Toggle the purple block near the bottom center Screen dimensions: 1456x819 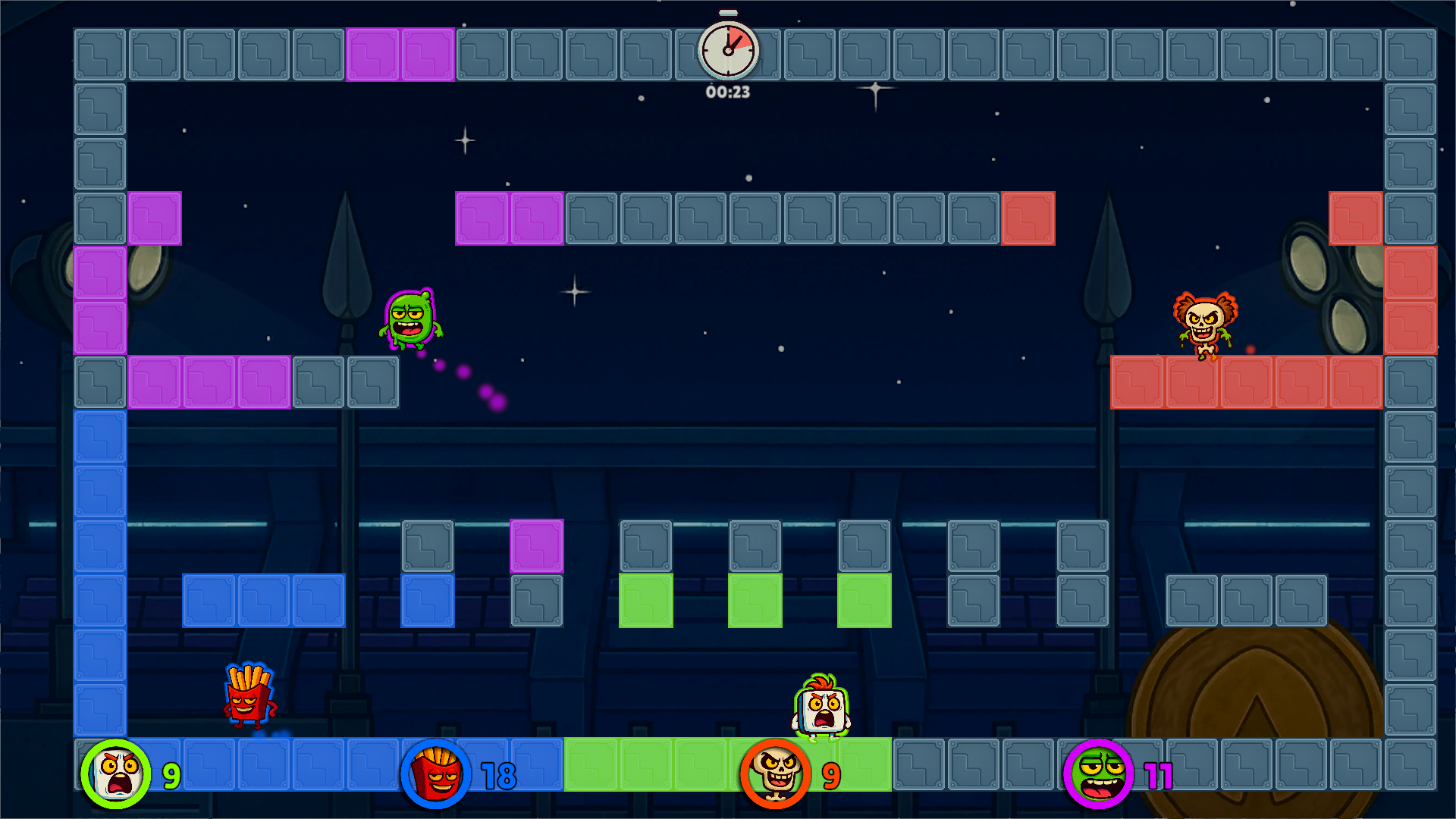pyautogui.click(x=538, y=544)
